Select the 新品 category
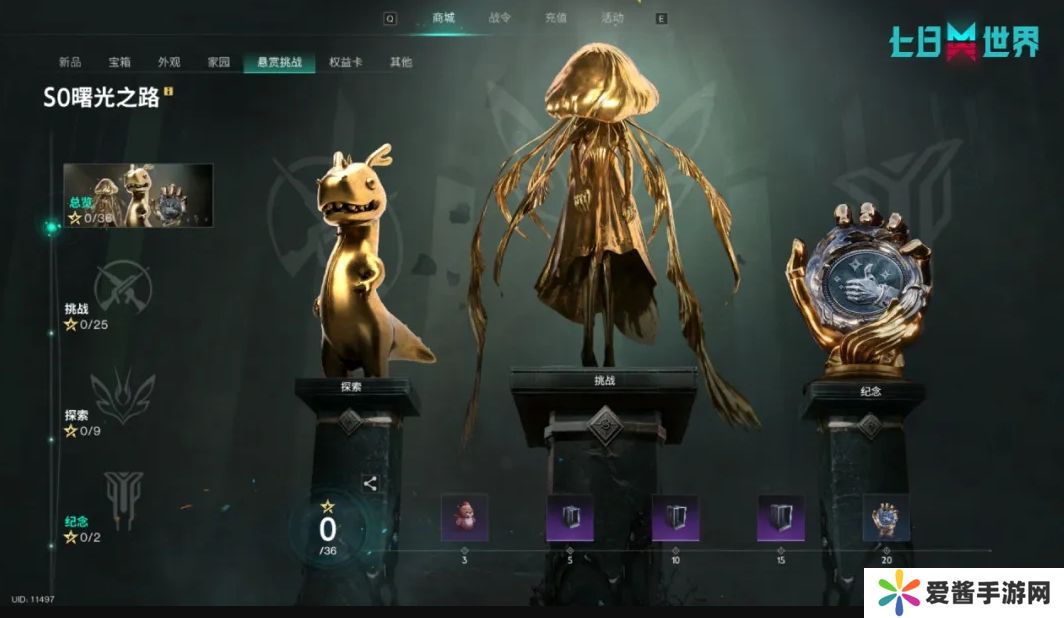1064x618 pixels. coord(70,62)
